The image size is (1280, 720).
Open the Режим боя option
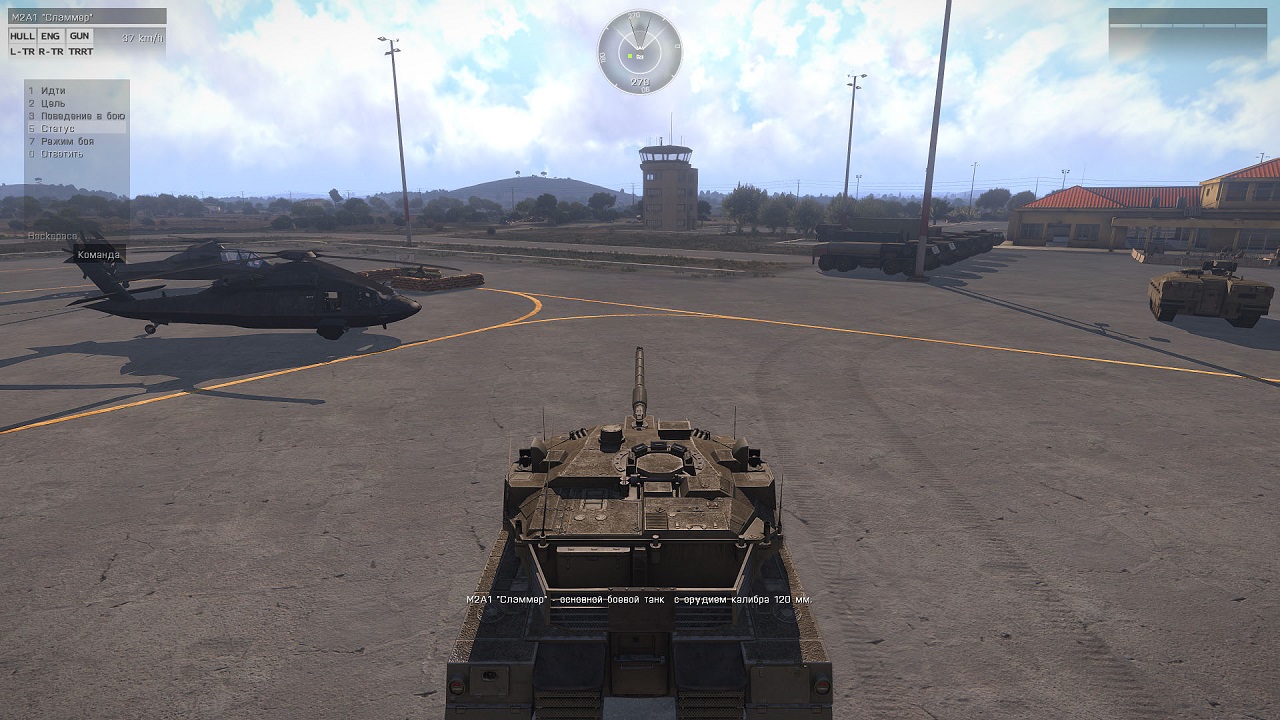coord(68,141)
